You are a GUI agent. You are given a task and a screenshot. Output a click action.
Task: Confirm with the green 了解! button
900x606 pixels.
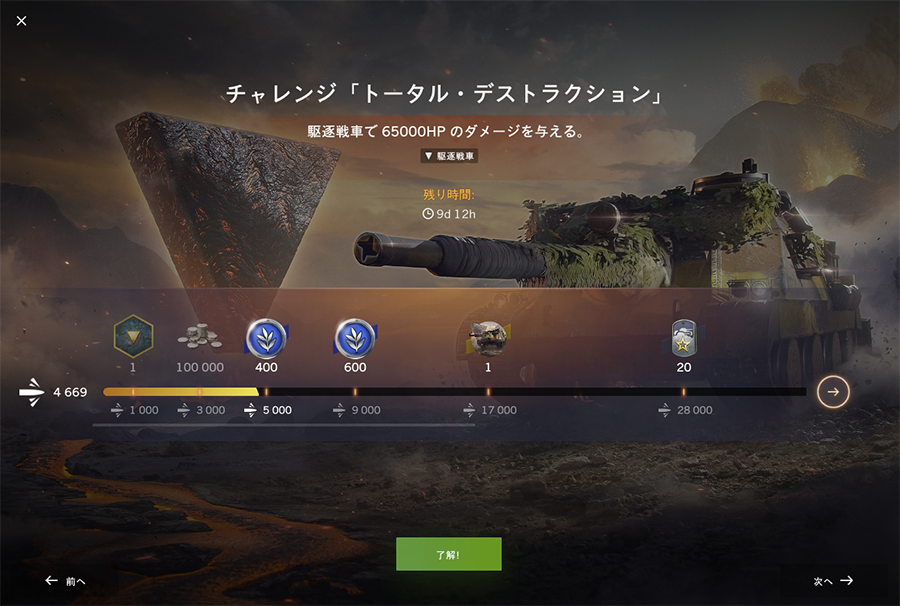point(448,554)
